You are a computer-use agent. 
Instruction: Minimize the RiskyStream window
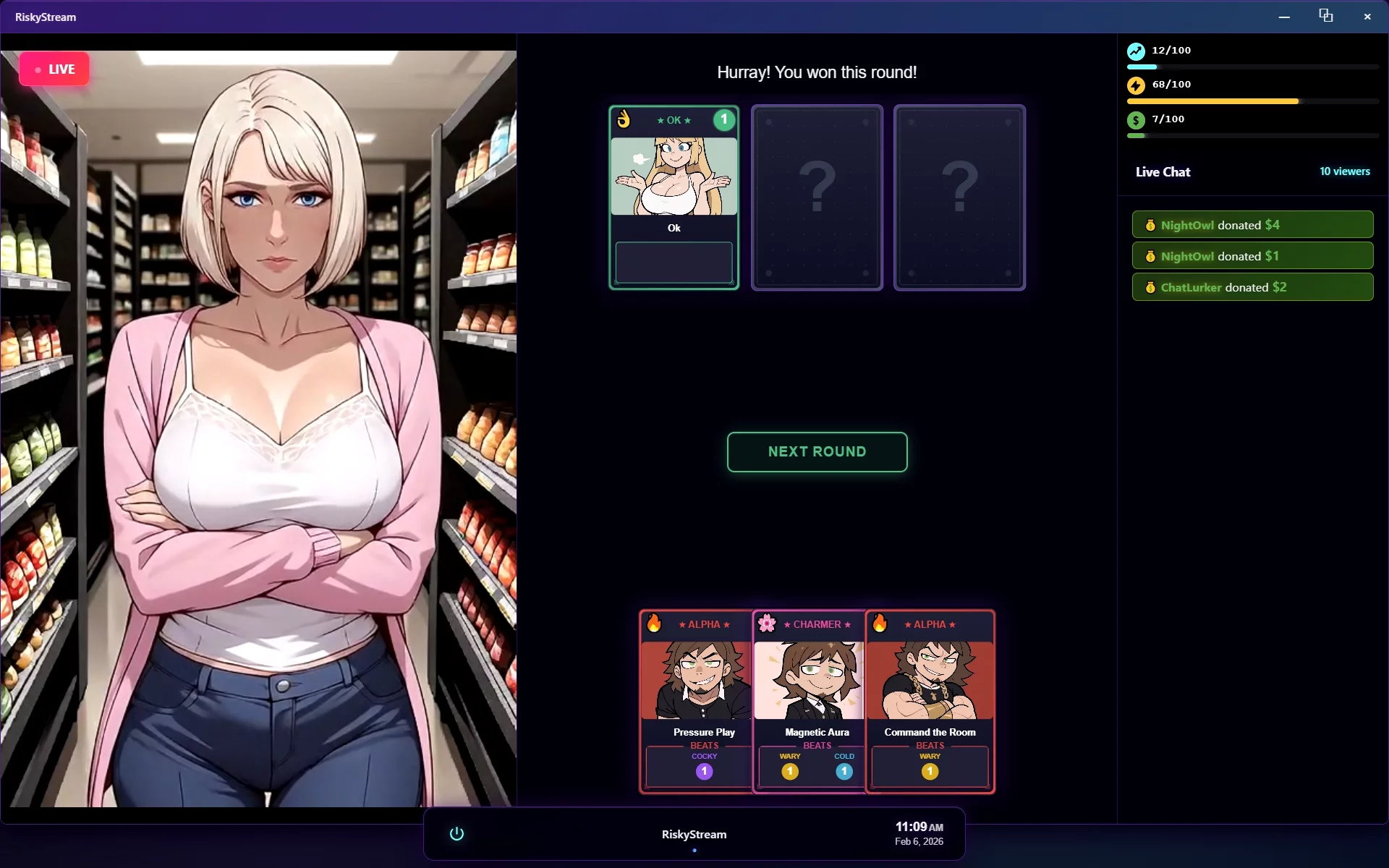(x=1284, y=17)
